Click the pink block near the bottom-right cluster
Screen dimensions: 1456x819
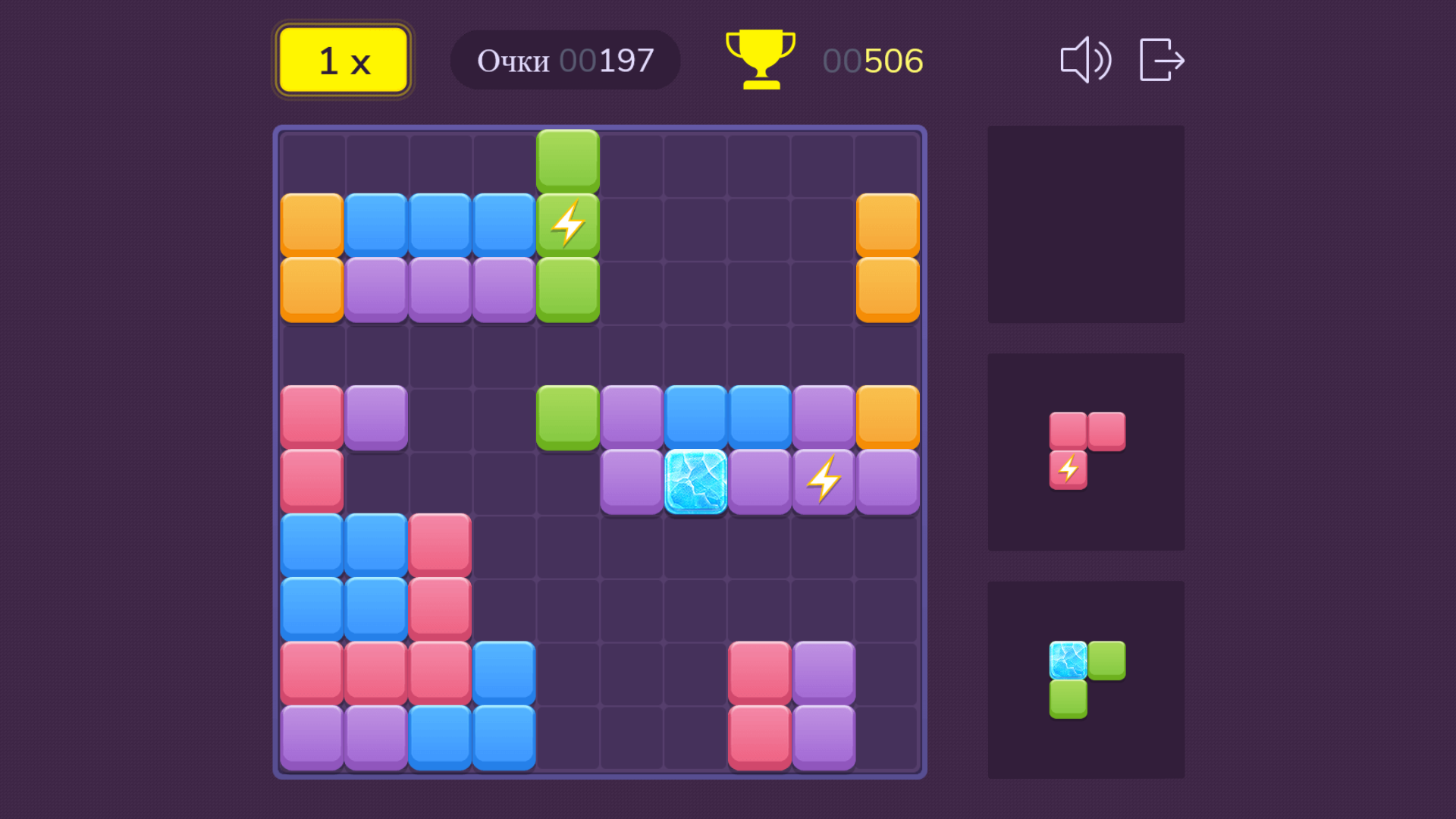coord(759,671)
